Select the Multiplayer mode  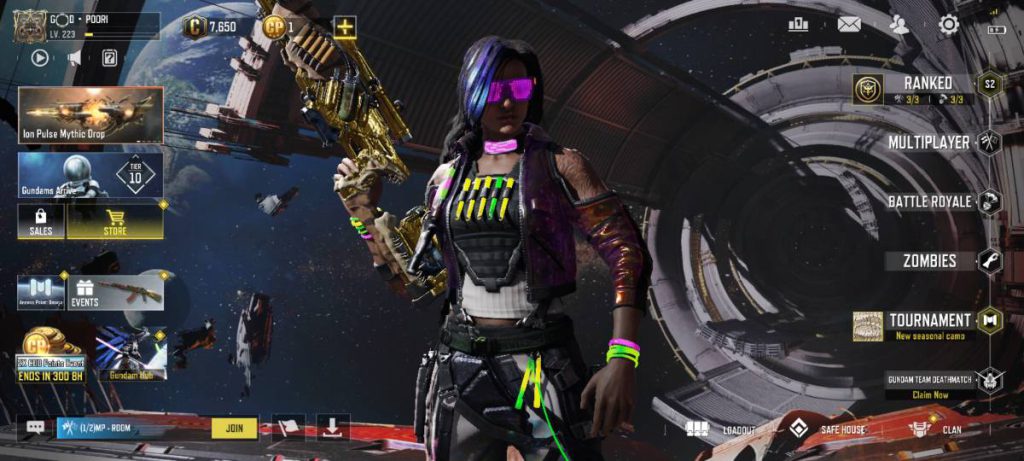[928, 142]
